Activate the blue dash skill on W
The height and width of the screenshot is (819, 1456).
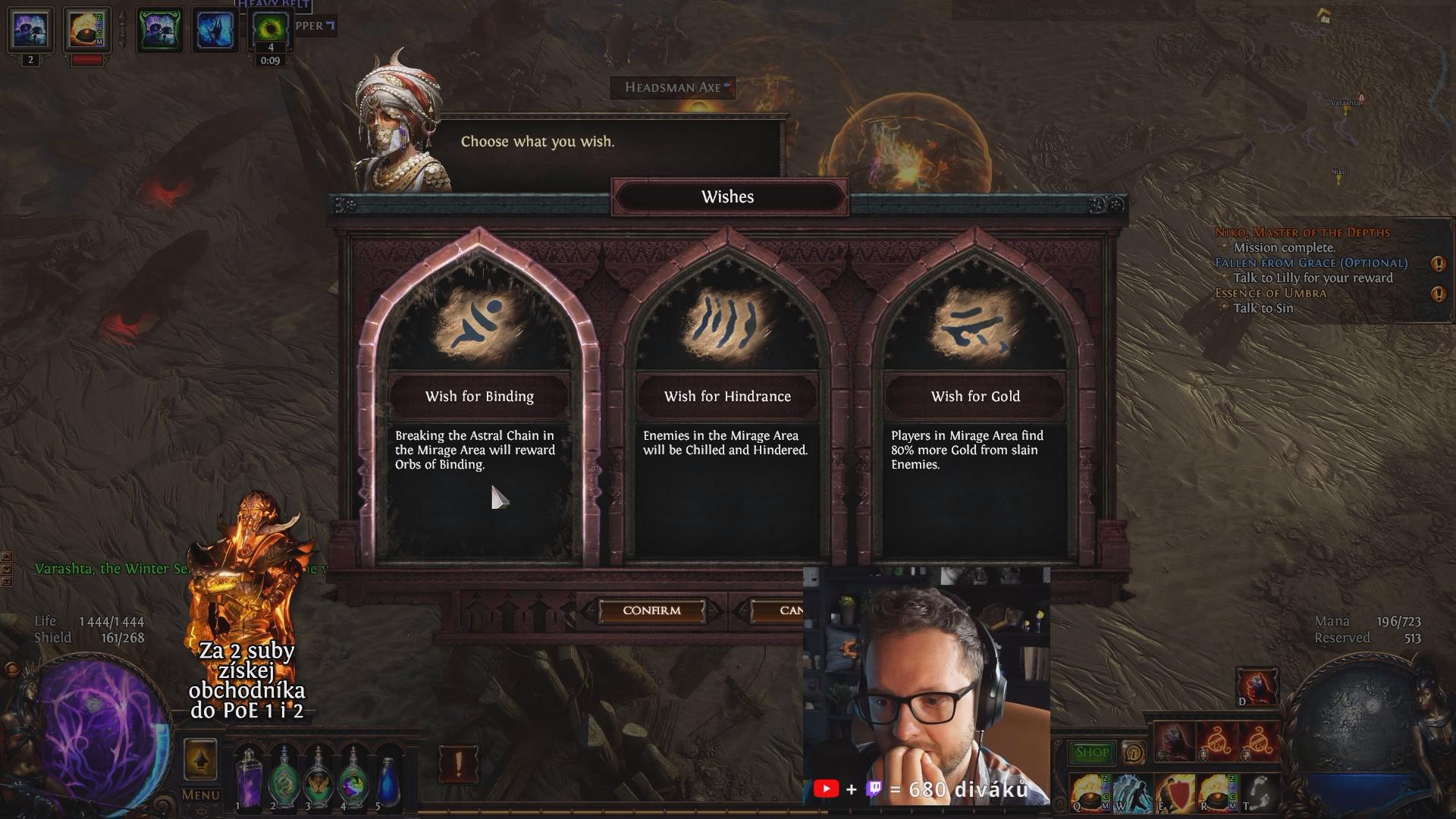(x=1131, y=792)
